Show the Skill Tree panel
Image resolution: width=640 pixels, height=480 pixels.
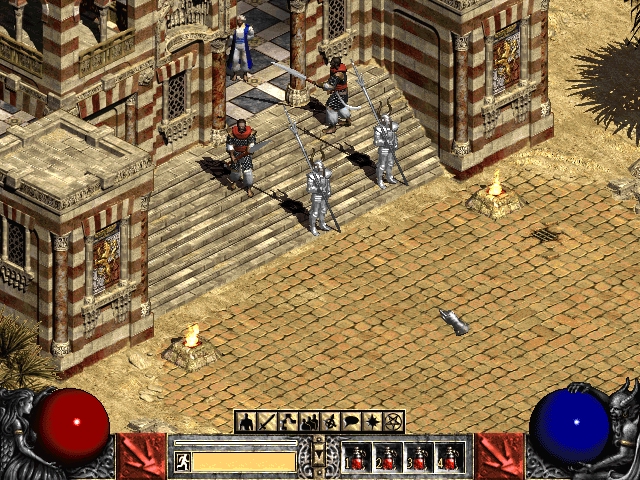click(288, 421)
